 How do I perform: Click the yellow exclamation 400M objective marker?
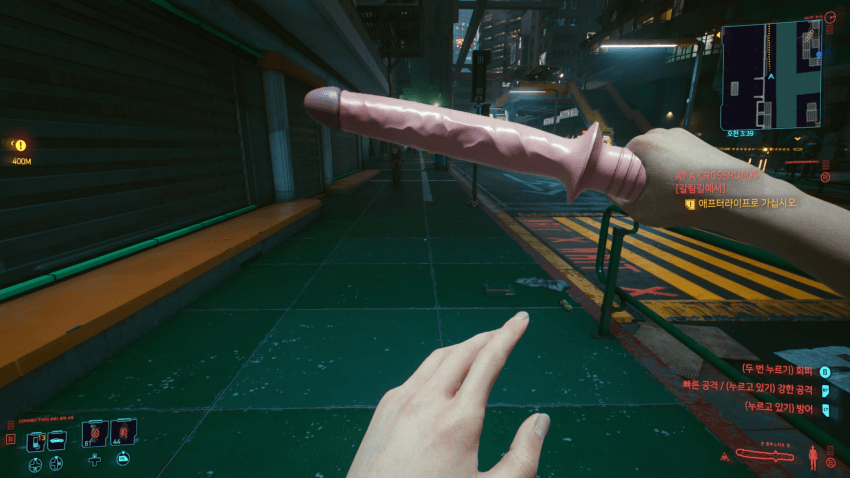20,146
